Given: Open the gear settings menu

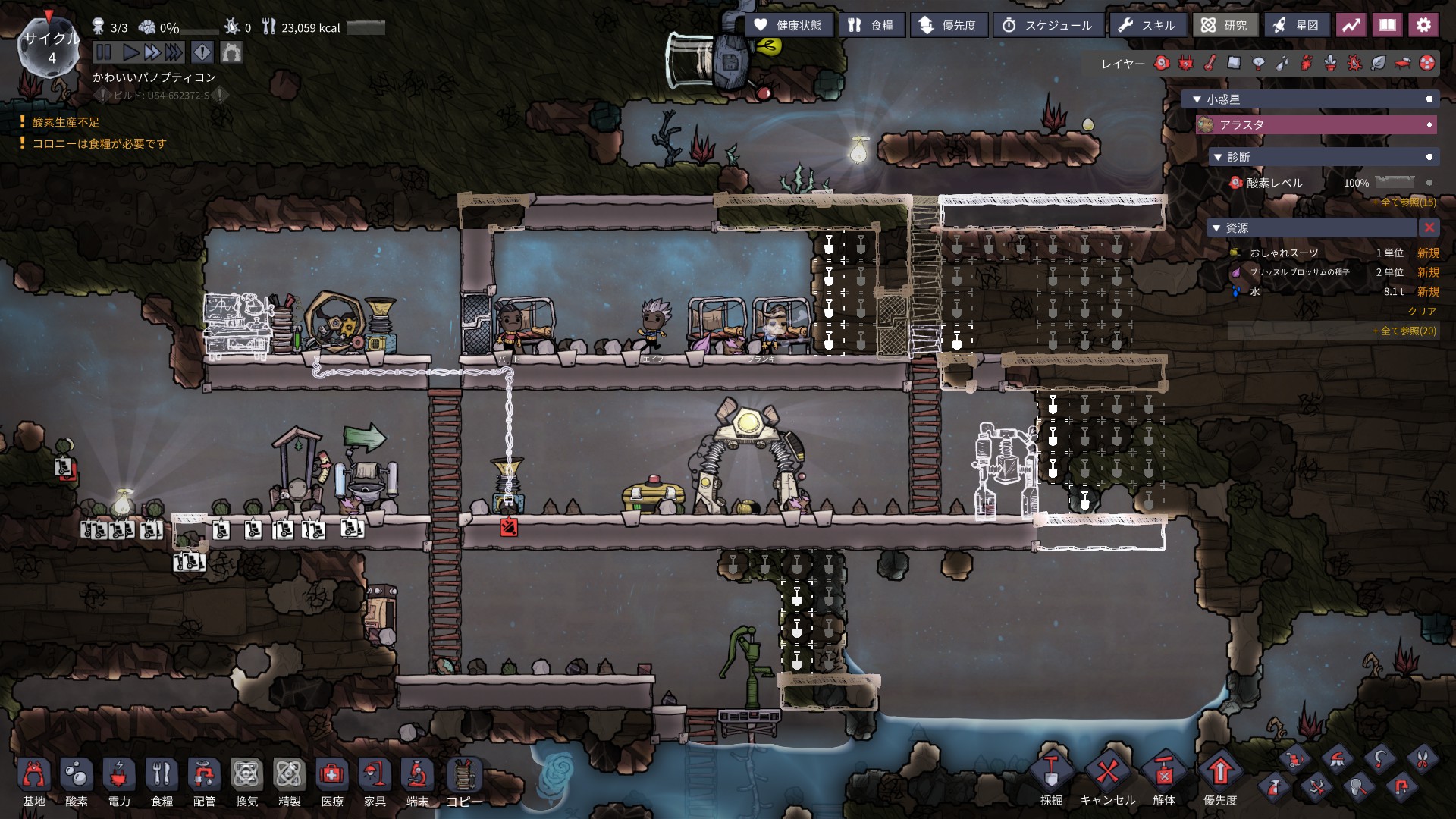Looking at the screenshot, I should tap(1423, 25).
